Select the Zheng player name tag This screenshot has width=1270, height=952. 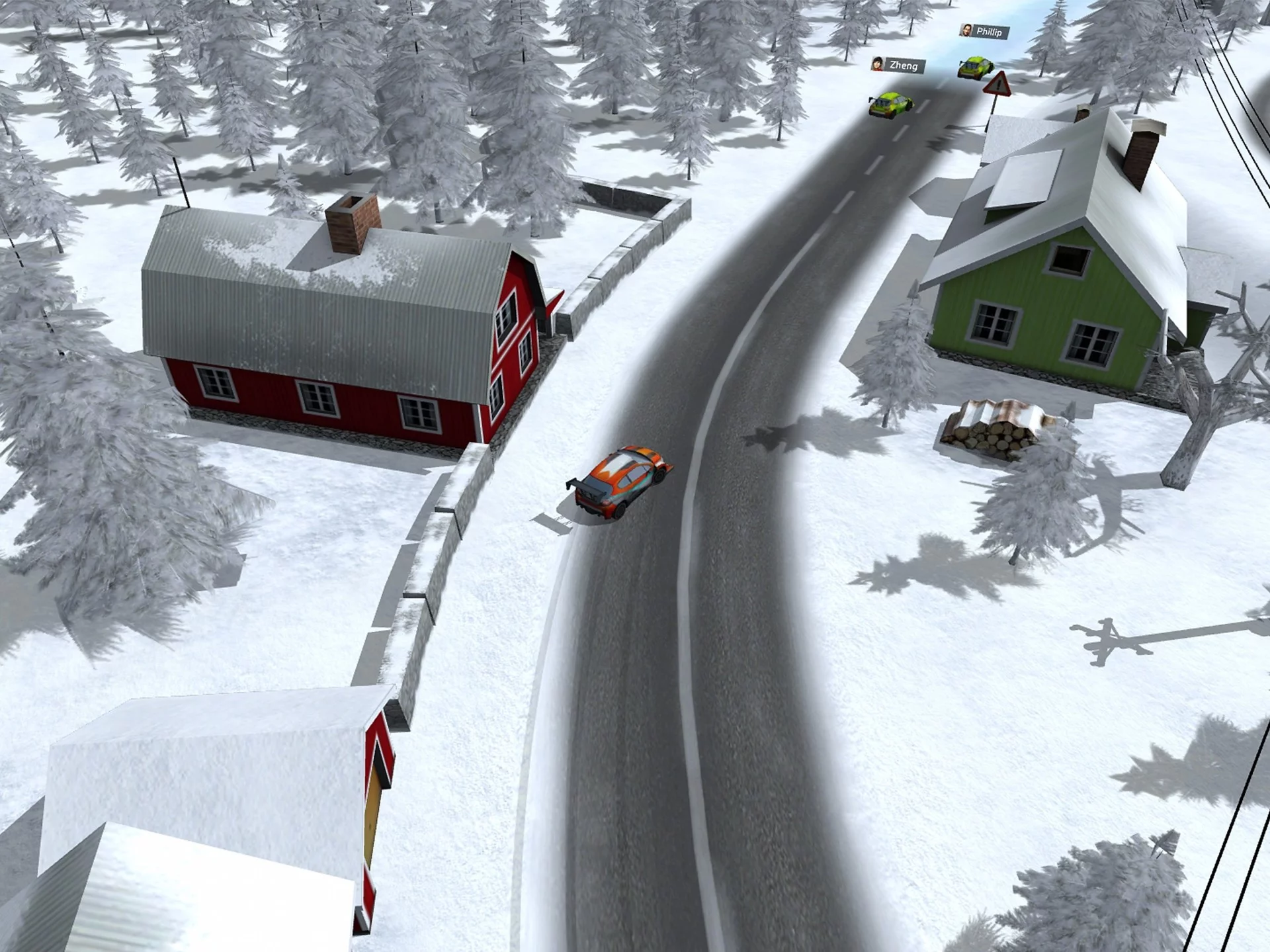coord(898,65)
